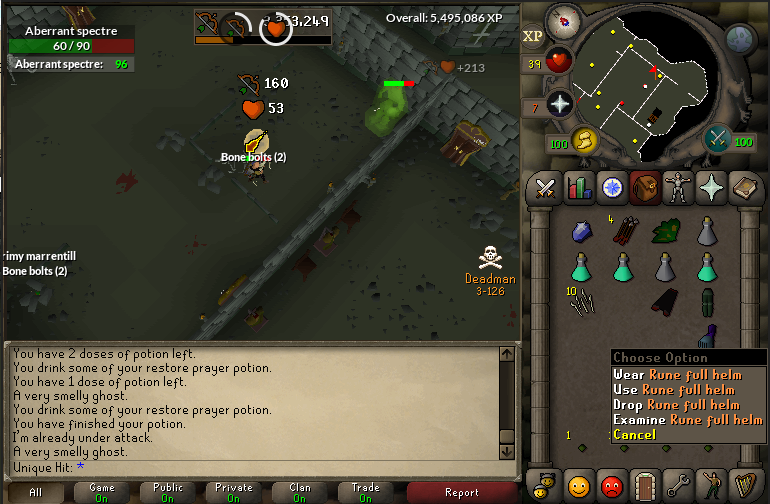Image resolution: width=770 pixels, height=504 pixels.
Task: Activate the quick prayers orb
Action: [x=560, y=103]
